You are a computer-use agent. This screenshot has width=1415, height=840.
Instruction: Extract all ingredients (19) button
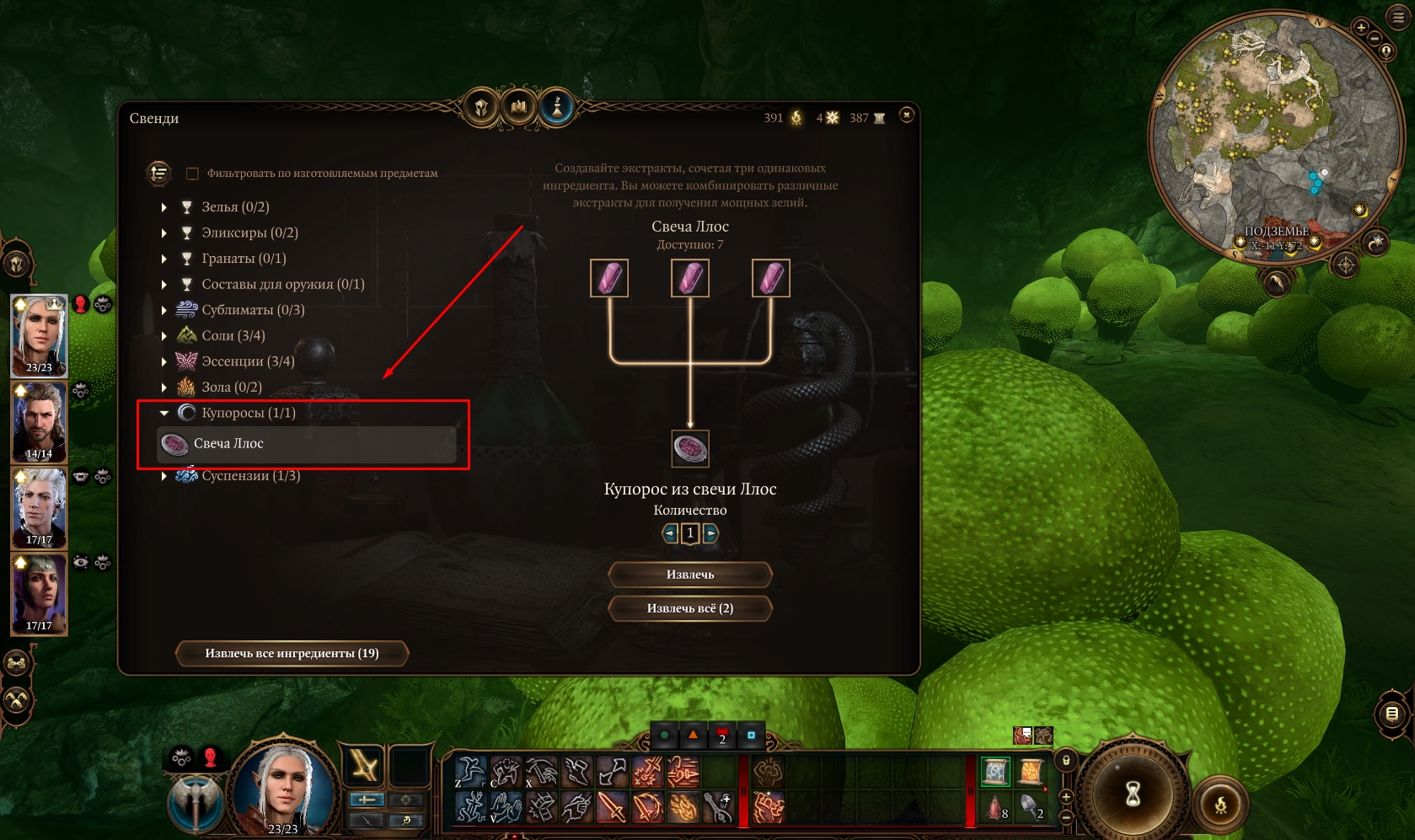(292, 653)
